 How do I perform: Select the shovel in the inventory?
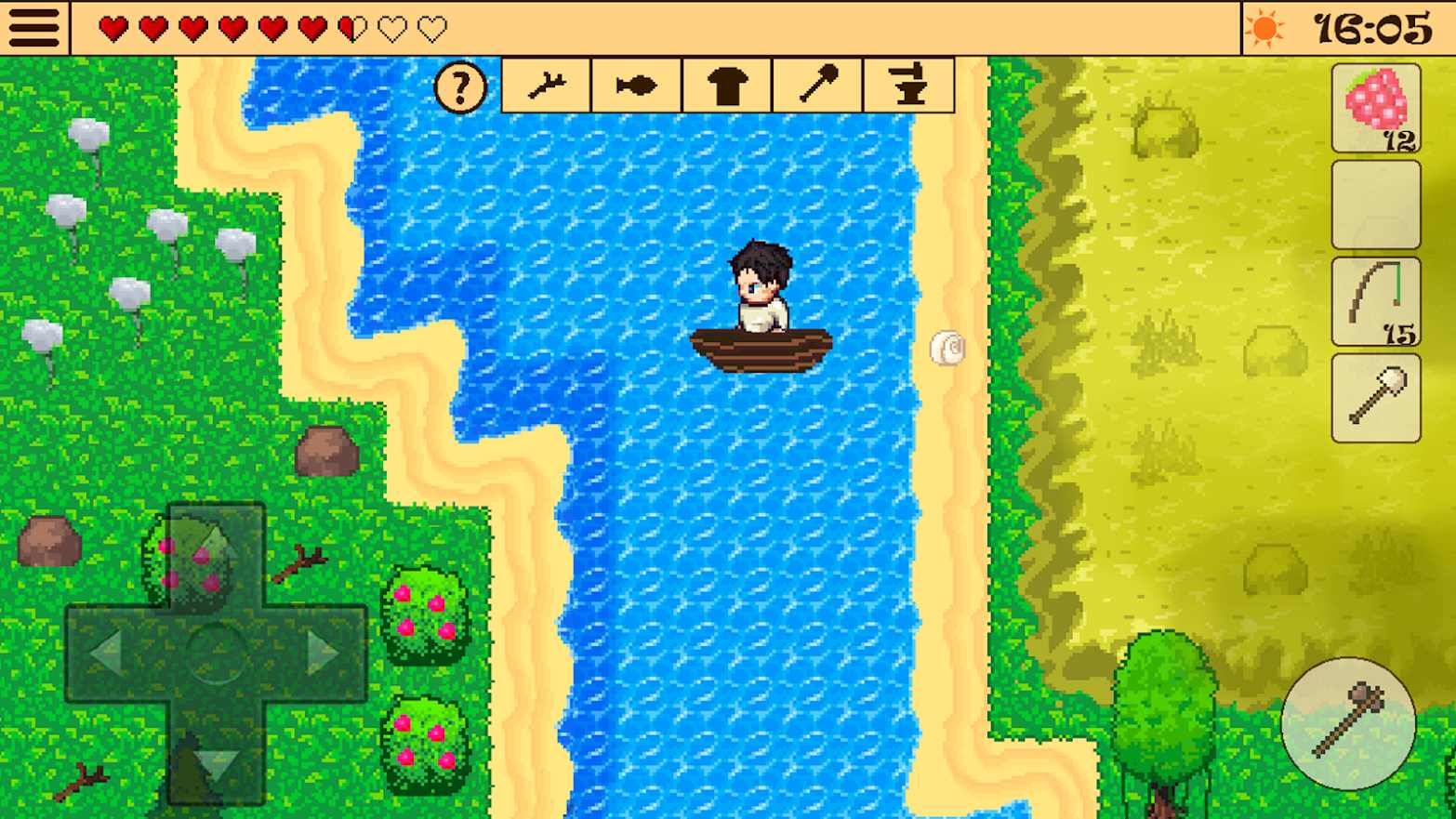(x=1375, y=395)
